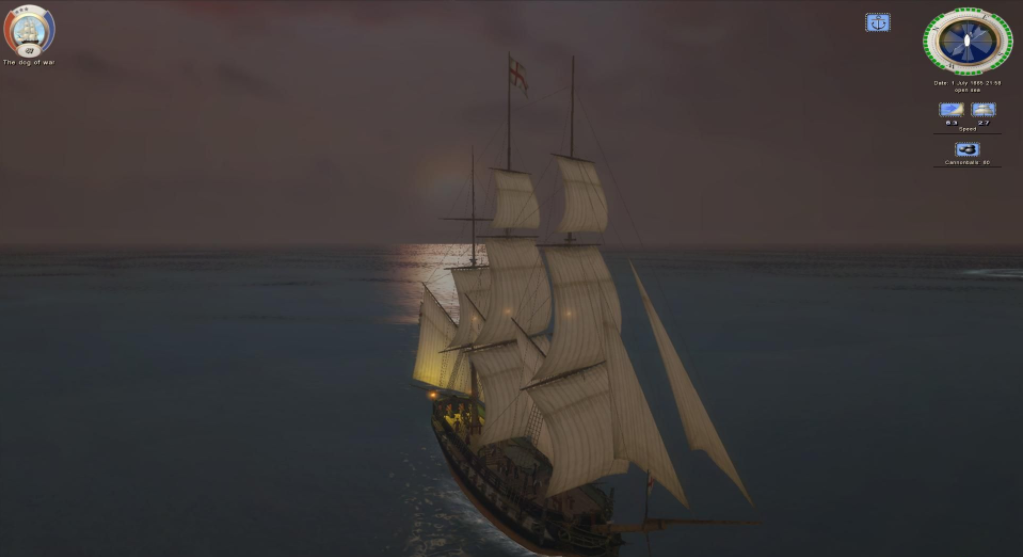The image size is (1023, 557).
Task: Click the anchor icon
Action: coord(877,22)
